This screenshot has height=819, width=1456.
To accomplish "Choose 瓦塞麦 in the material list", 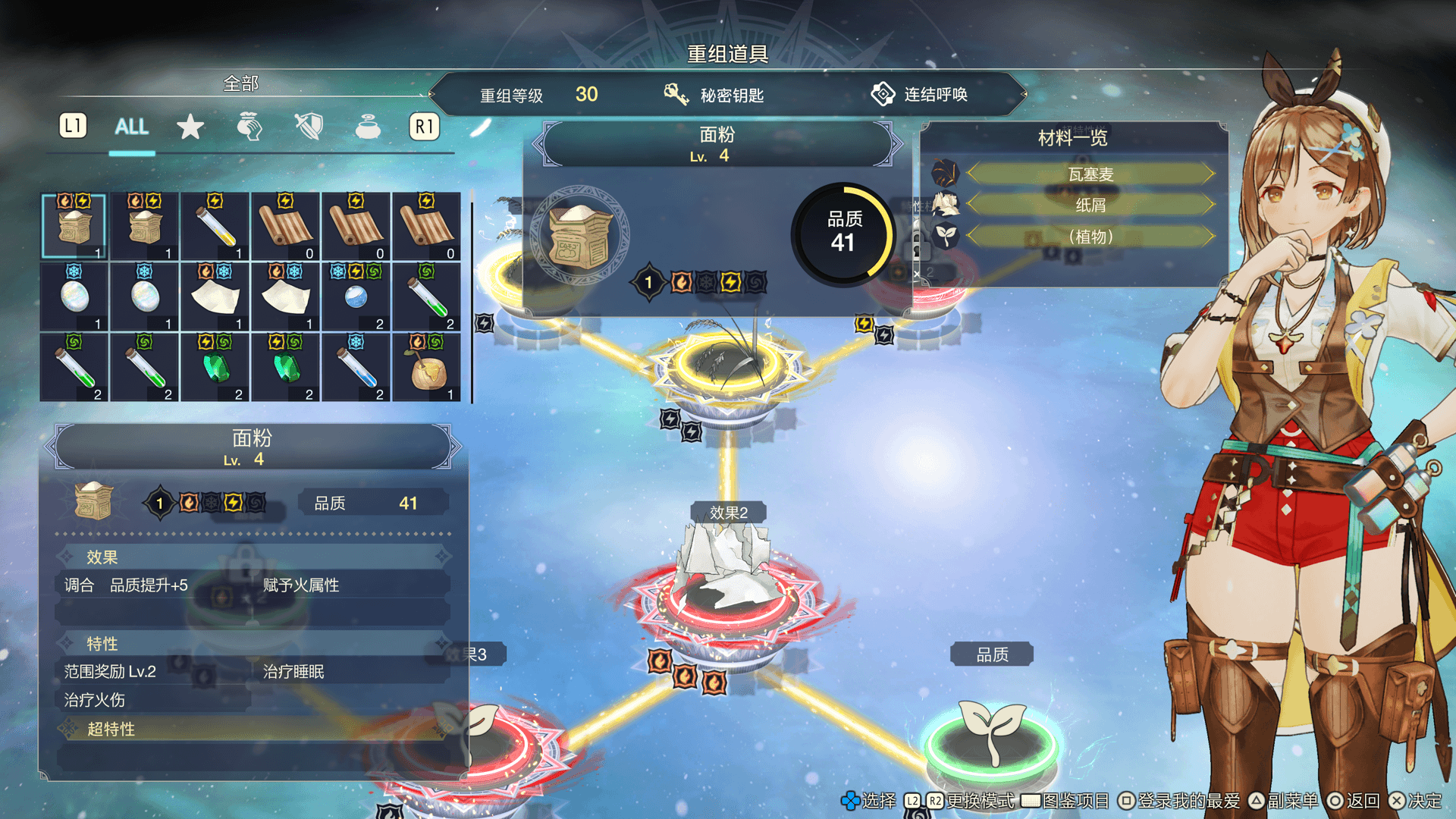I will 1090,174.
